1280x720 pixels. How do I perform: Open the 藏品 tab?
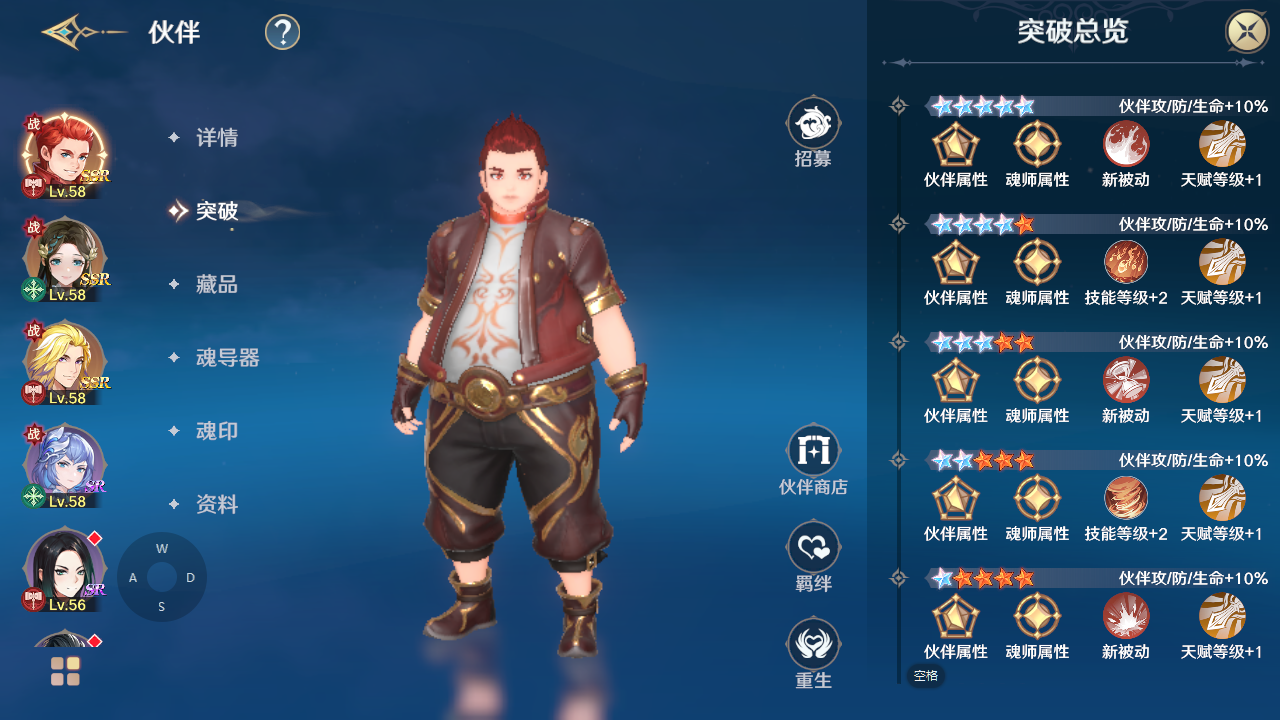[216, 285]
